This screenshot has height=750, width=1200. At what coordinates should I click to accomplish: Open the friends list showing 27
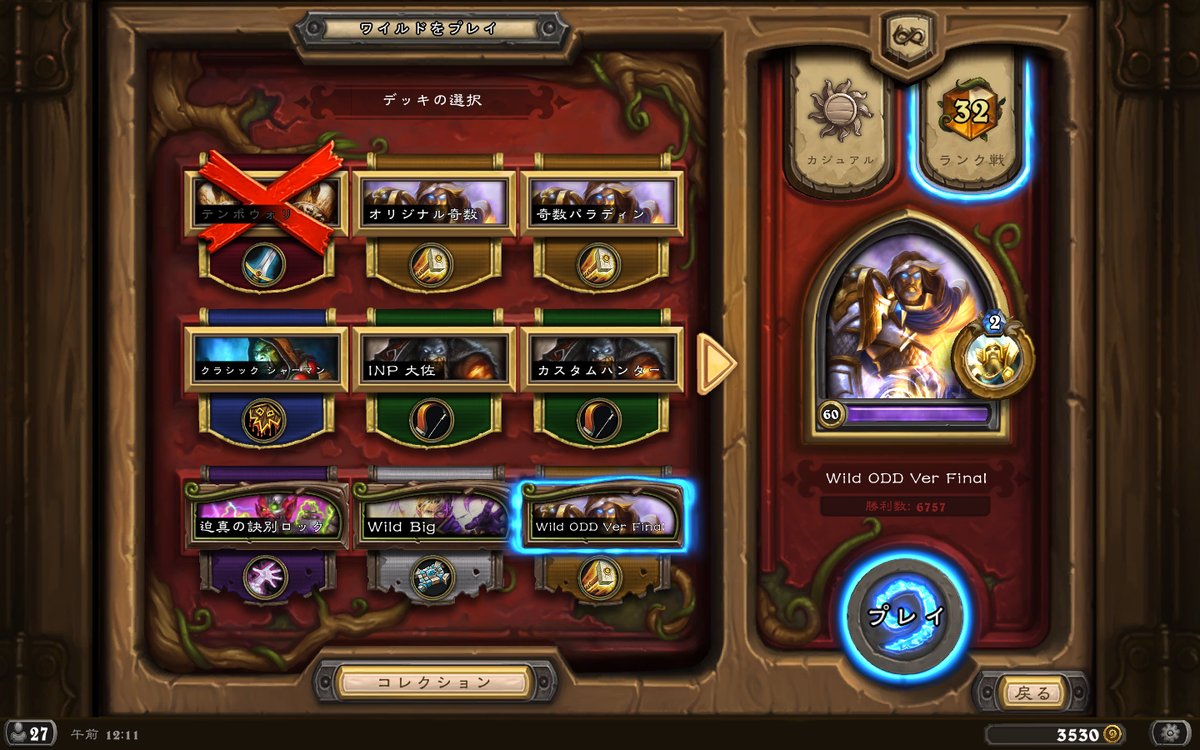tap(30, 733)
